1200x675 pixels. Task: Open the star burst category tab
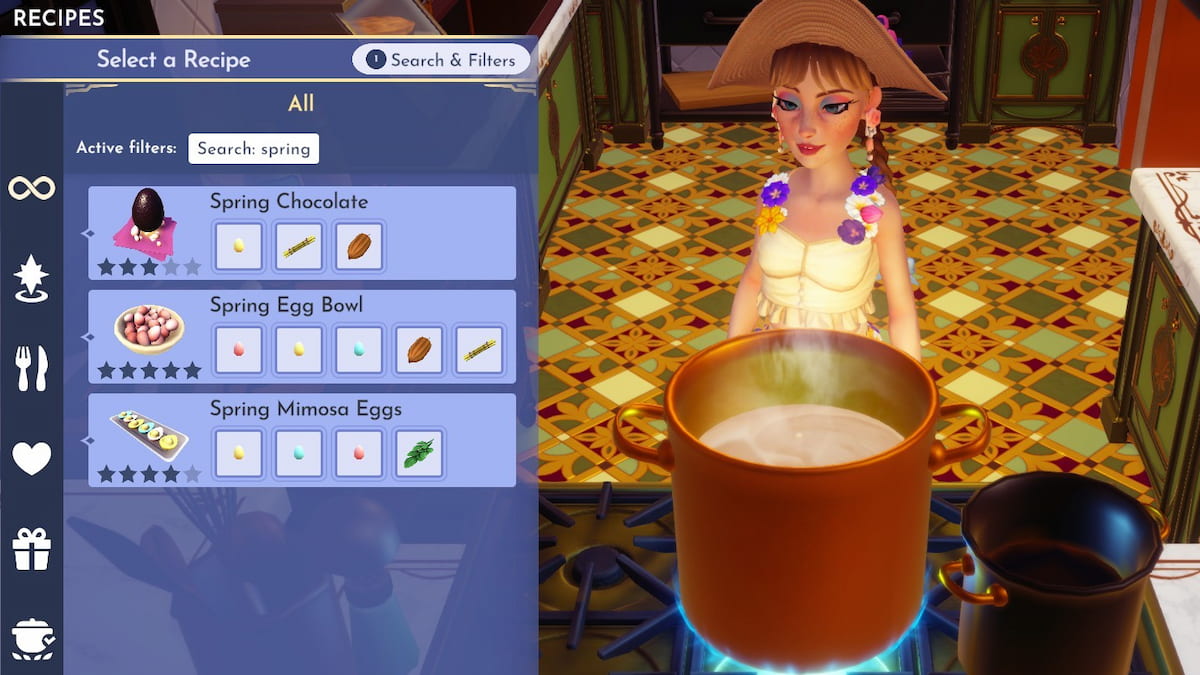tap(32, 278)
